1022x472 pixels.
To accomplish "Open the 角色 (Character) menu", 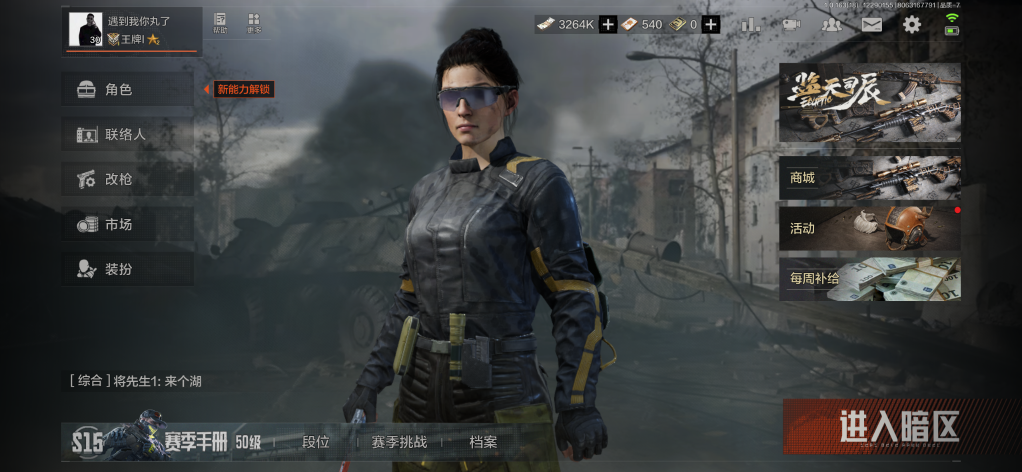I will (x=127, y=89).
